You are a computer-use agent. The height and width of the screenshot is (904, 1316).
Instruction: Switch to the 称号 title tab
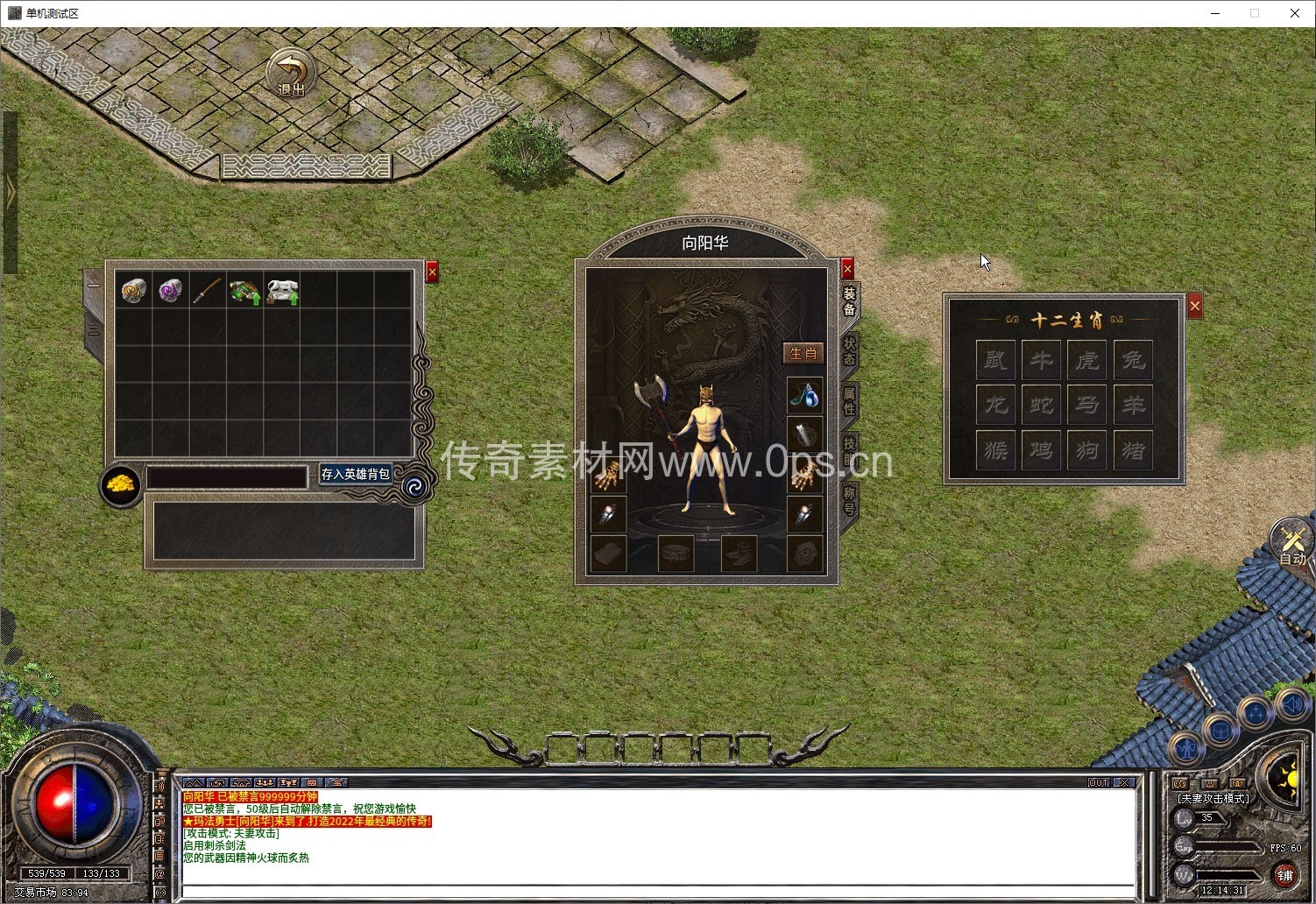click(x=849, y=500)
